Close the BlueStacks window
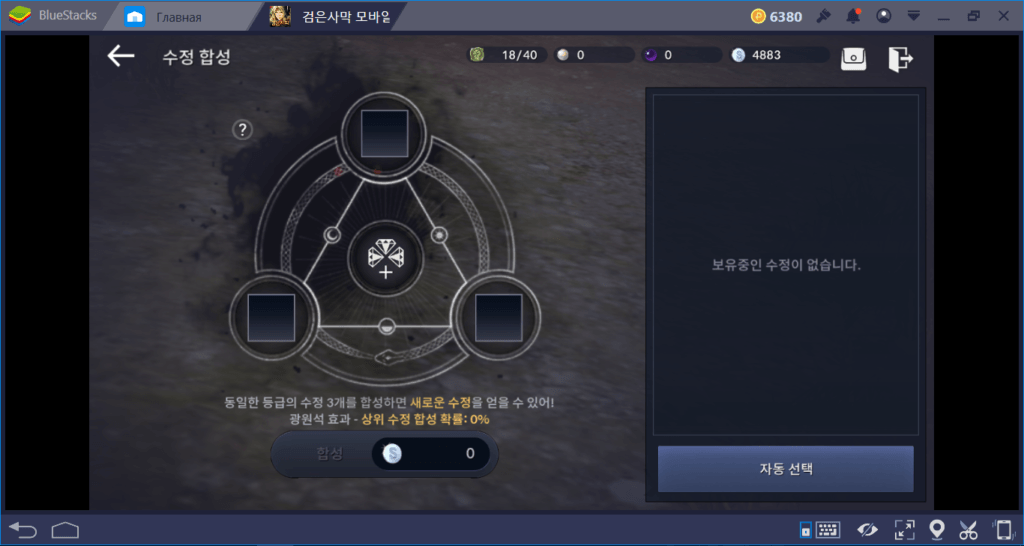 (1004, 16)
